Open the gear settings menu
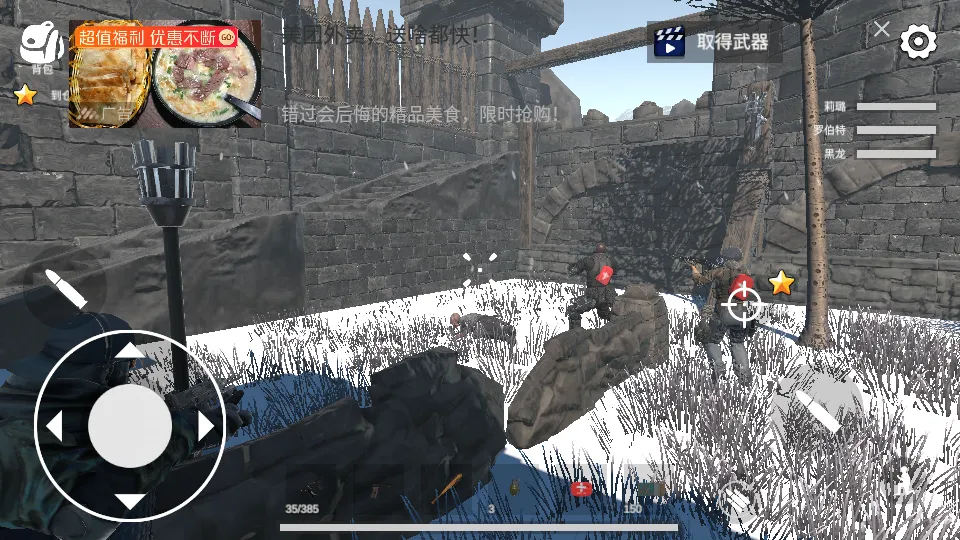This screenshot has height=540, width=960. pos(918,41)
